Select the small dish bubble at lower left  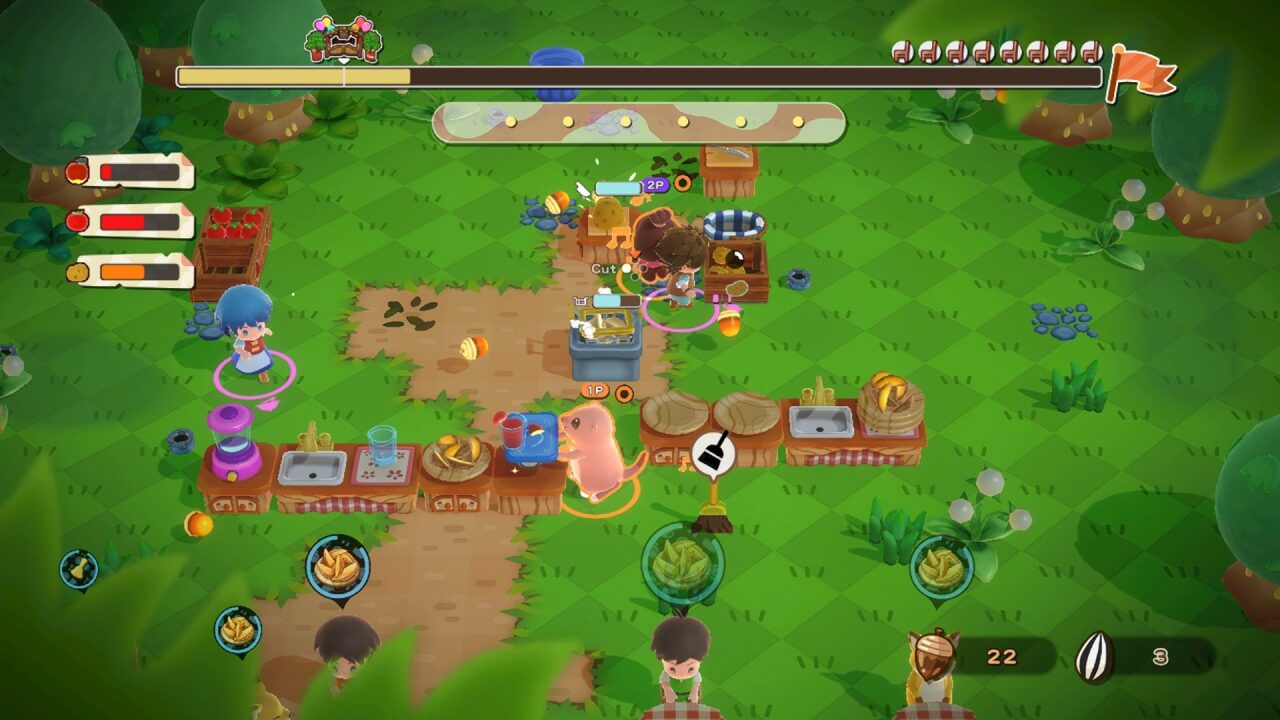click(237, 628)
